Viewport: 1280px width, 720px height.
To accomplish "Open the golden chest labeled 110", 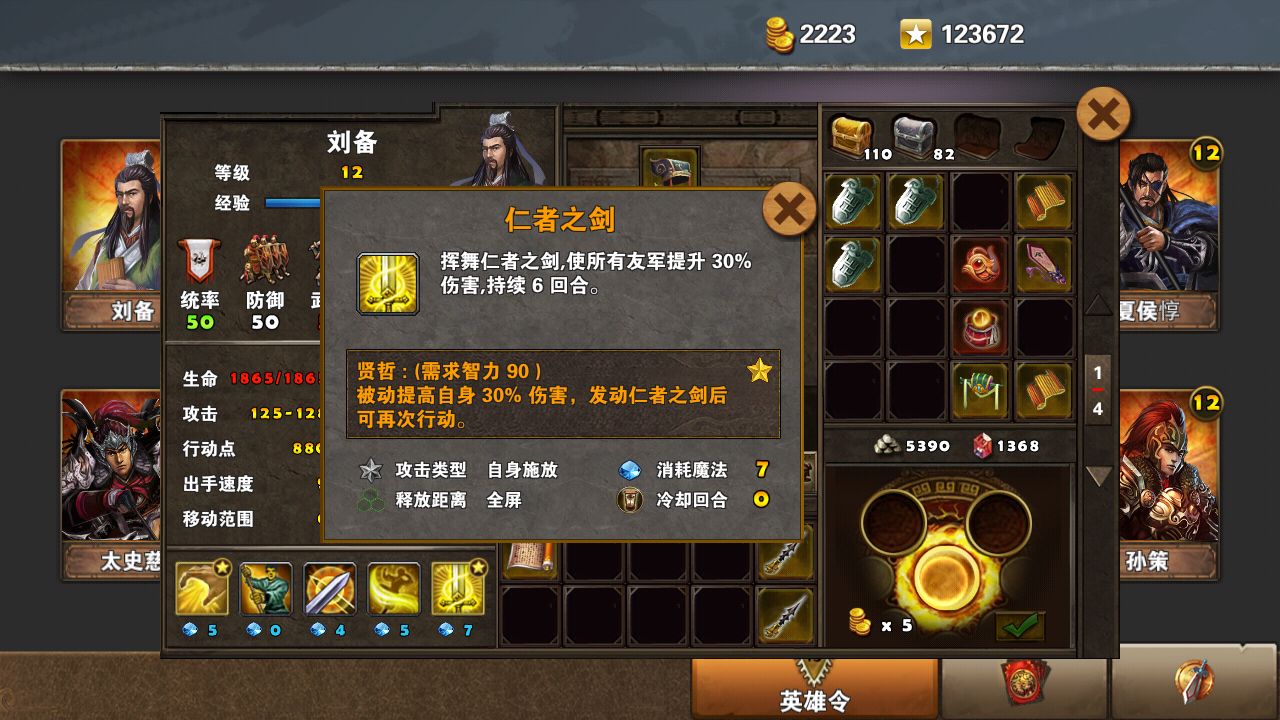I will (x=853, y=133).
